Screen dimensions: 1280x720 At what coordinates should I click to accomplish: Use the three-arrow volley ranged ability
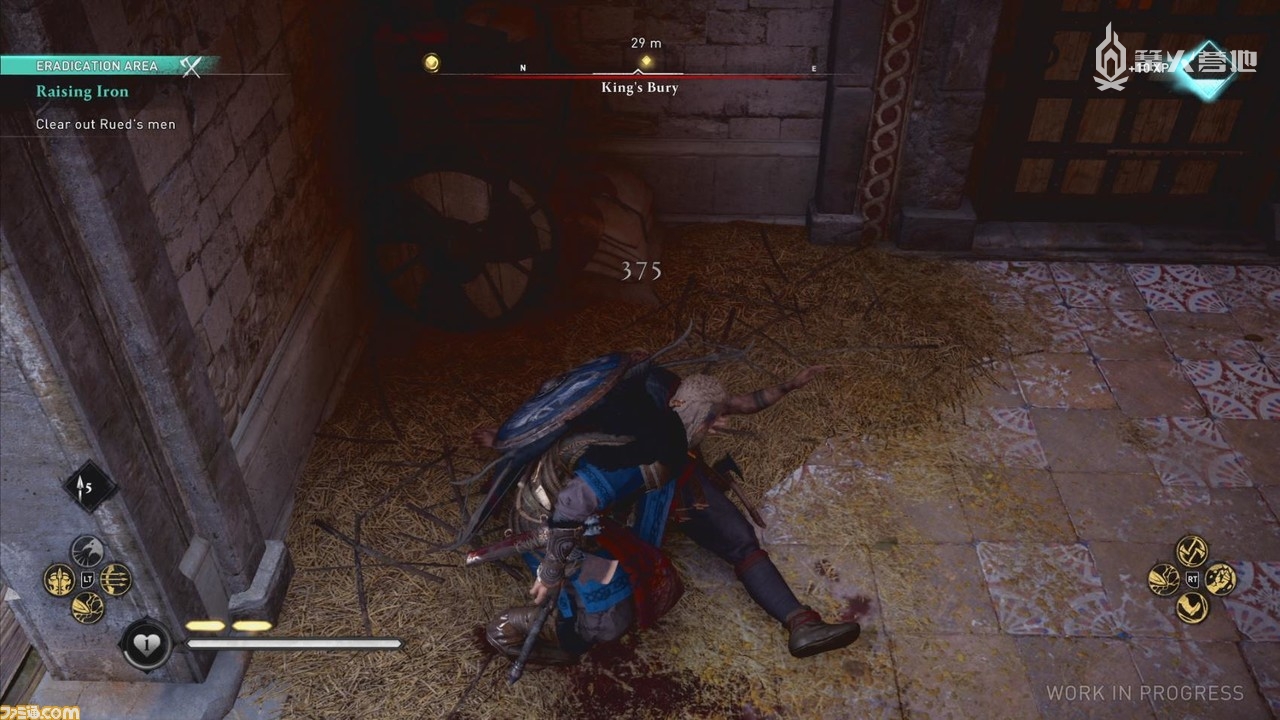pyautogui.click(x=116, y=579)
